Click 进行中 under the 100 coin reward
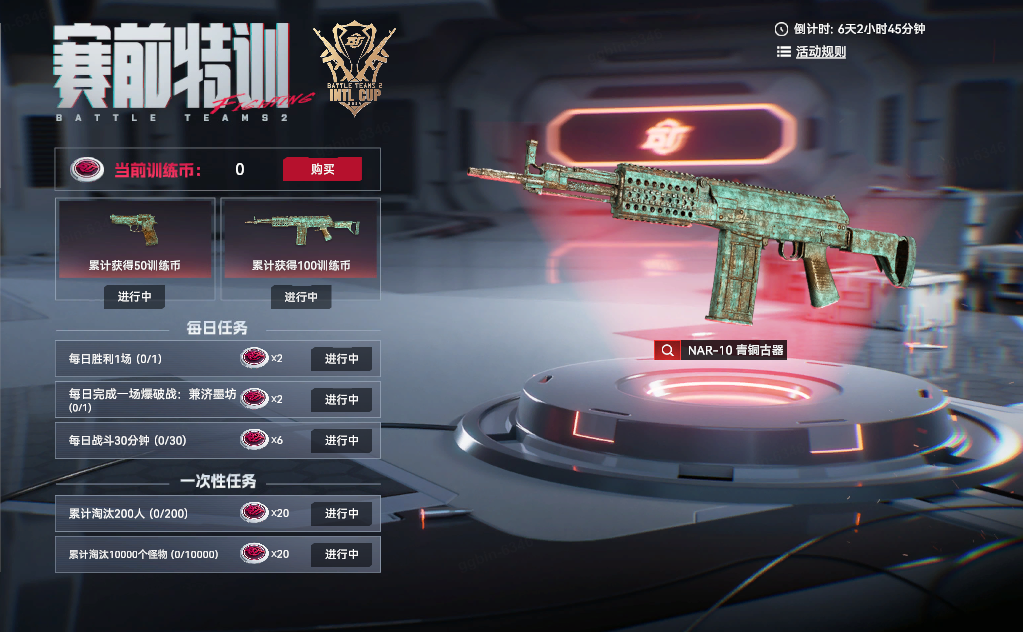1023x632 pixels. (301, 297)
